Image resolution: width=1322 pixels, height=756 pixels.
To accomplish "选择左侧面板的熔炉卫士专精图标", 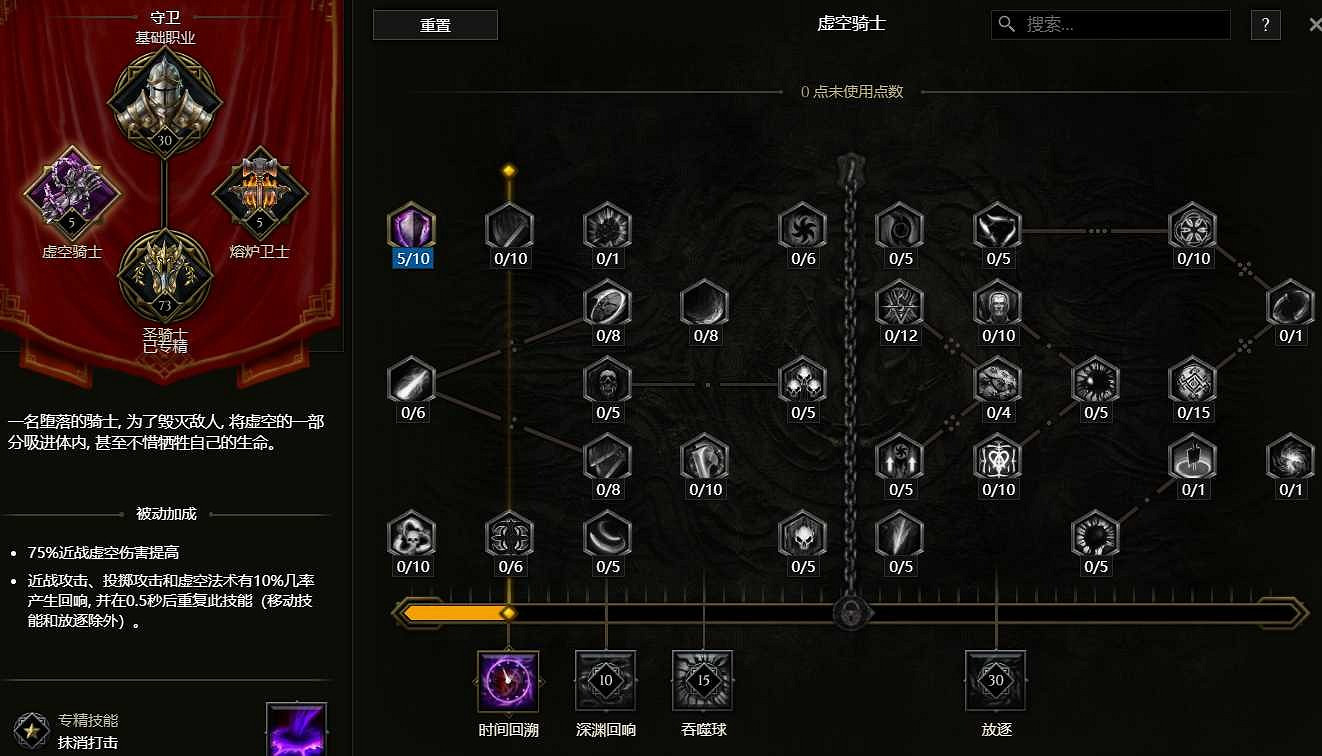I will tap(258, 192).
